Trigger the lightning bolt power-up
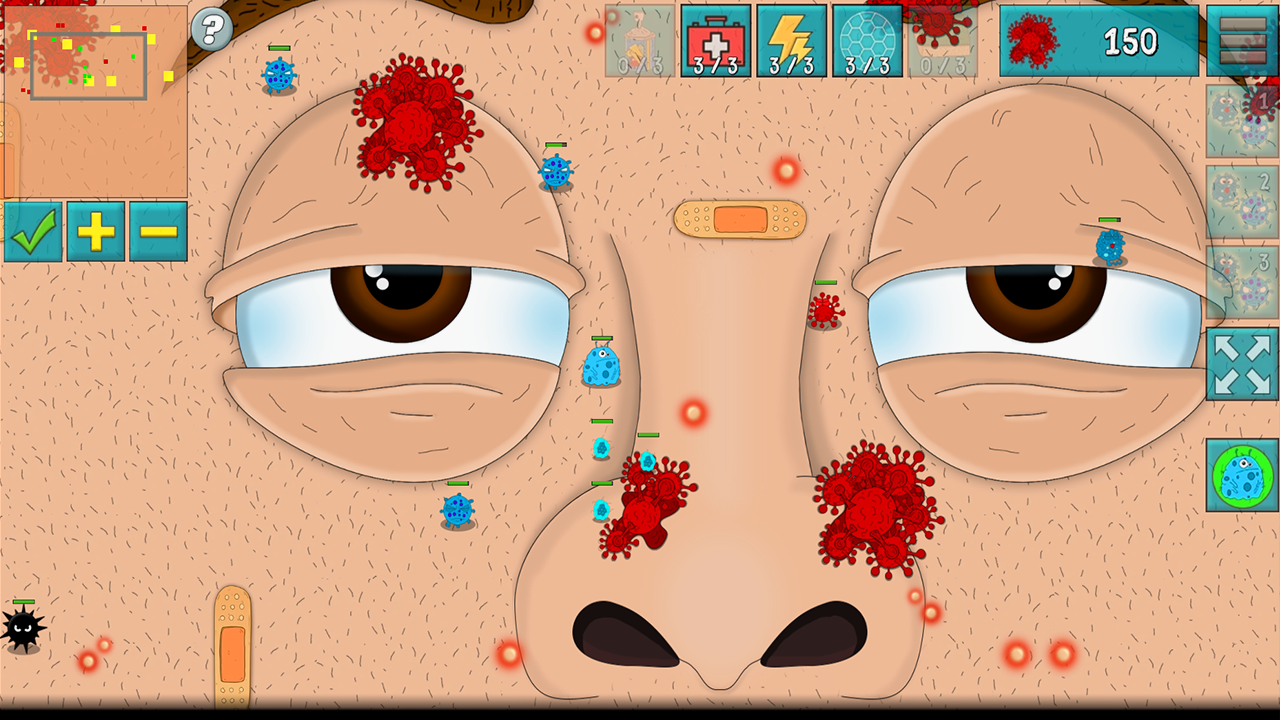Image resolution: width=1280 pixels, height=720 pixels. 791,42
